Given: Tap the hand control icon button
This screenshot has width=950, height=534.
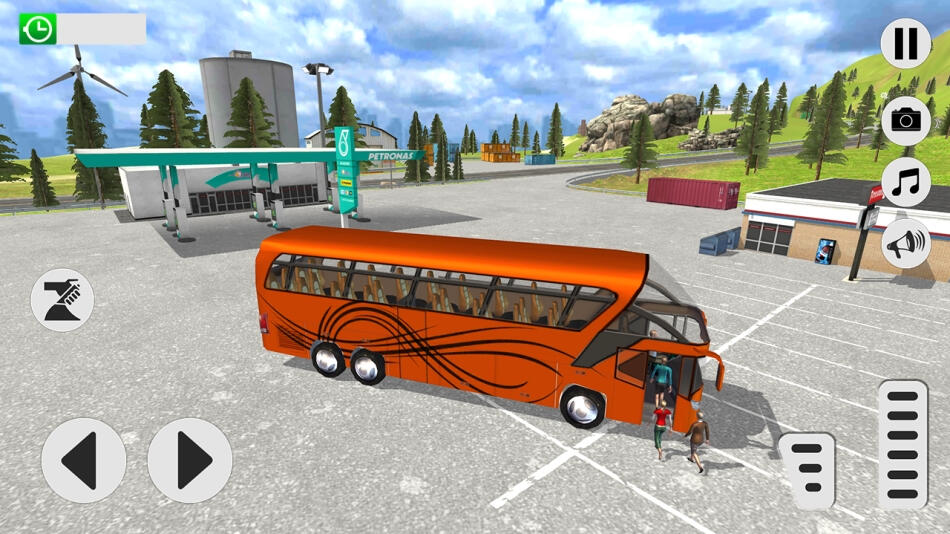Looking at the screenshot, I should coord(62,299).
